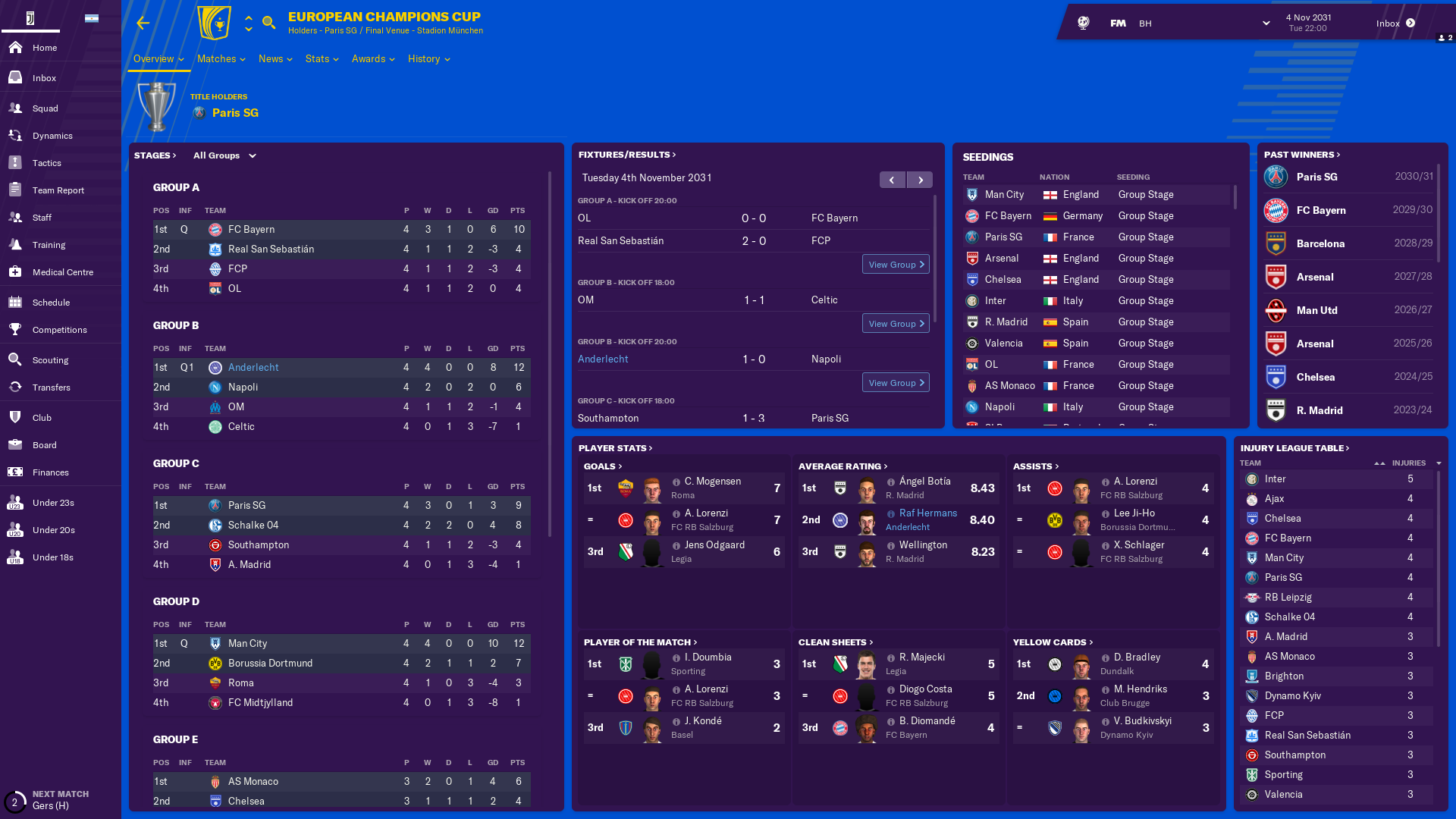
Task: View Group for OL vs FC Bayern
Action: [896, 265]
